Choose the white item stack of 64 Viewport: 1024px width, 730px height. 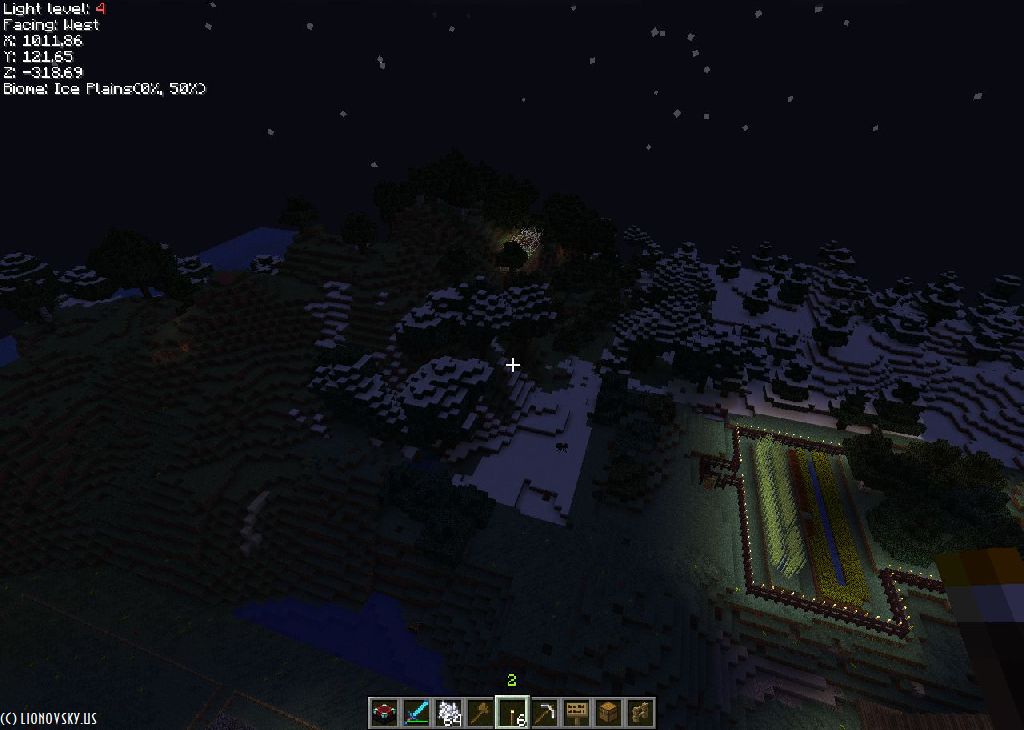pyautogui.click(x=447, y=712)
